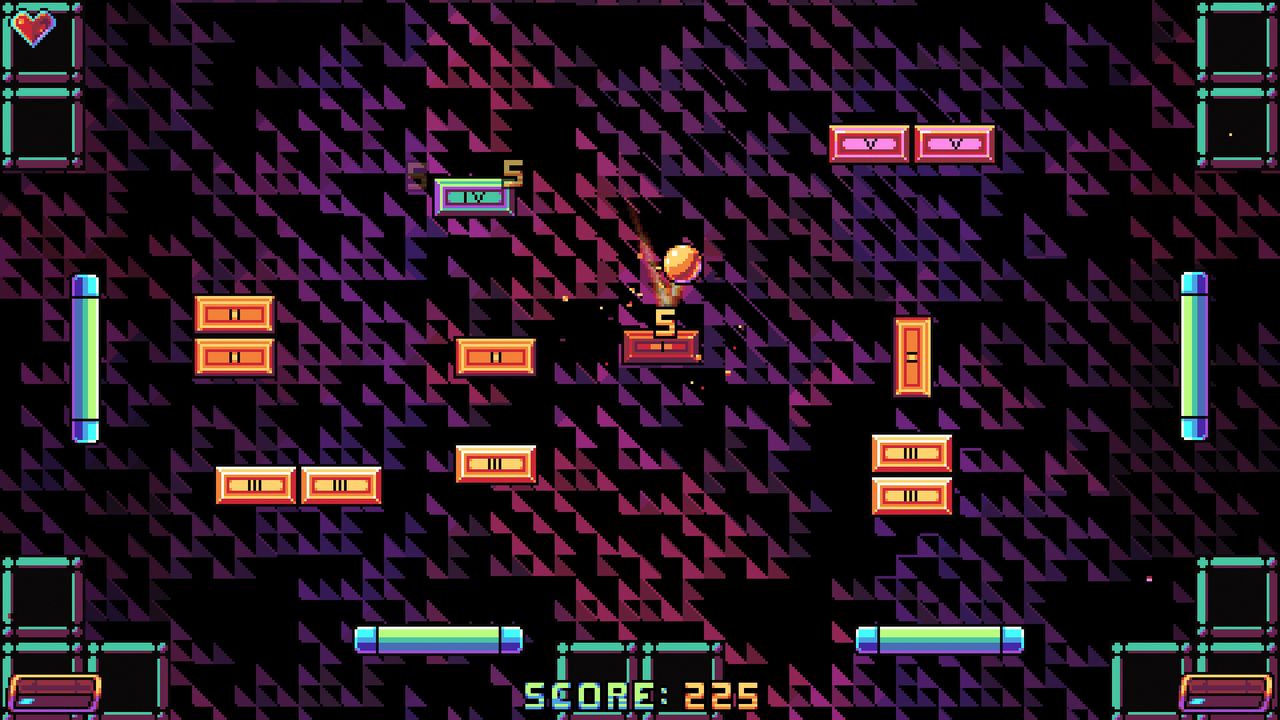The width and height of the screenshot is (1280, 720).
Task: Click the III brick in the screen center
Action: (x=497, y=463)
